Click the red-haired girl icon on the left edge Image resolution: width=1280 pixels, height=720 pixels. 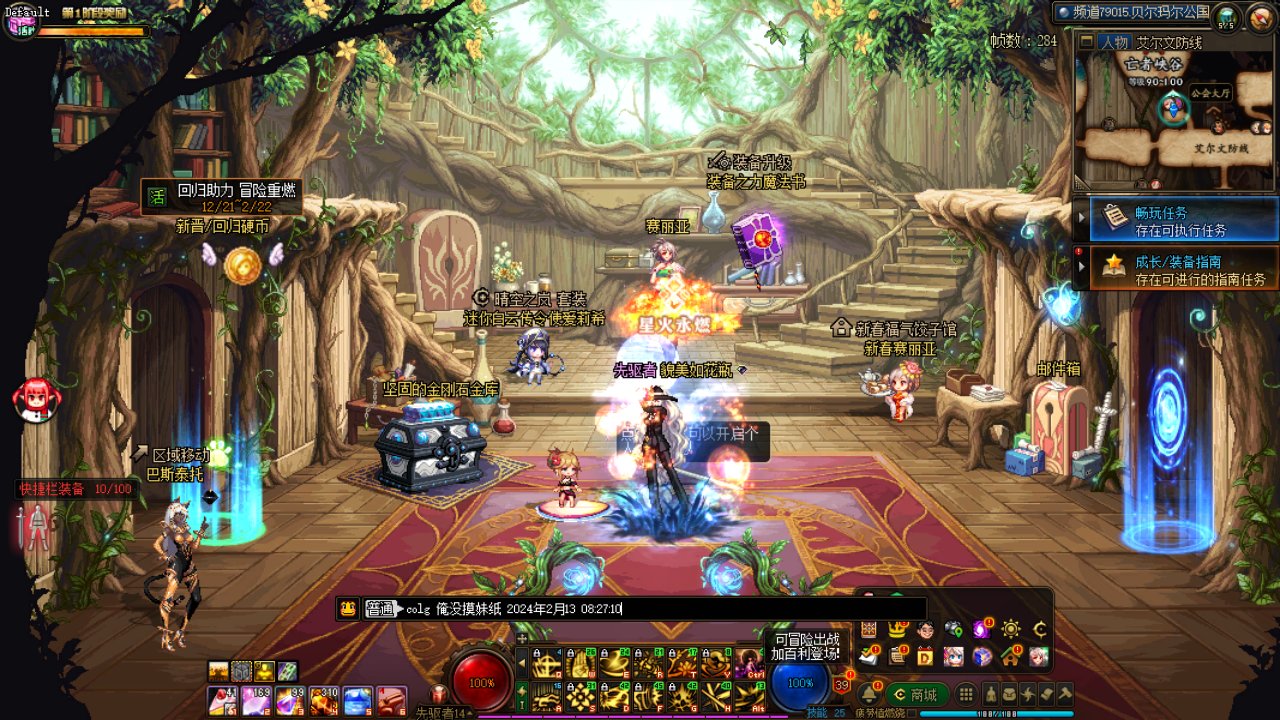pos(35,397)
